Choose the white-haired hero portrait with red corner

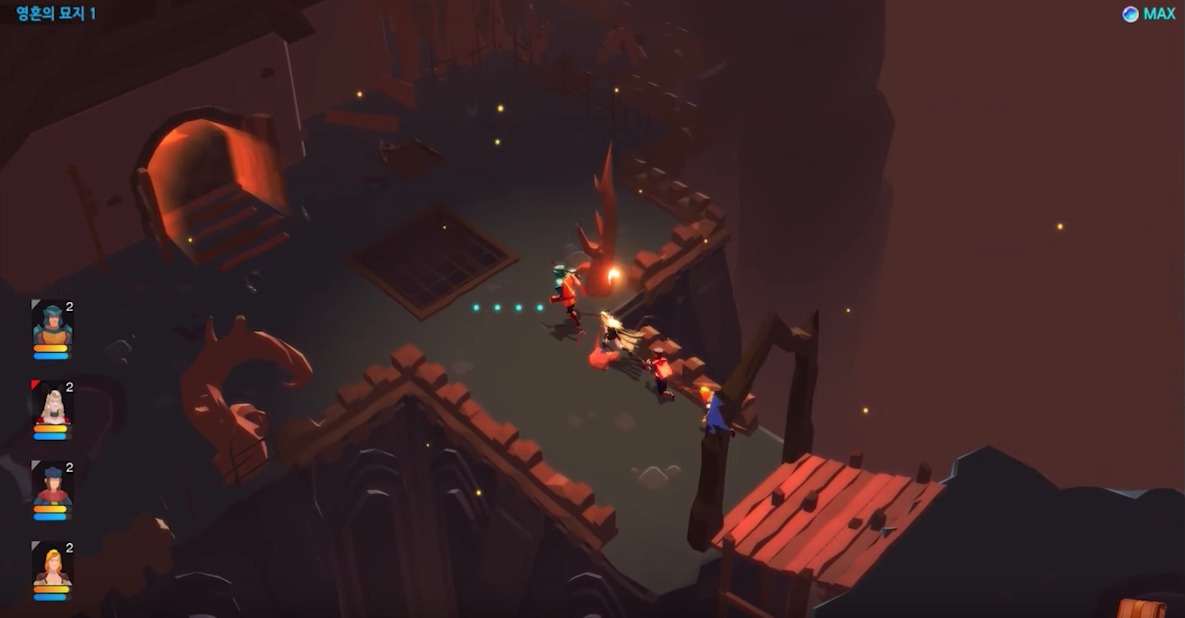point(52,405)
